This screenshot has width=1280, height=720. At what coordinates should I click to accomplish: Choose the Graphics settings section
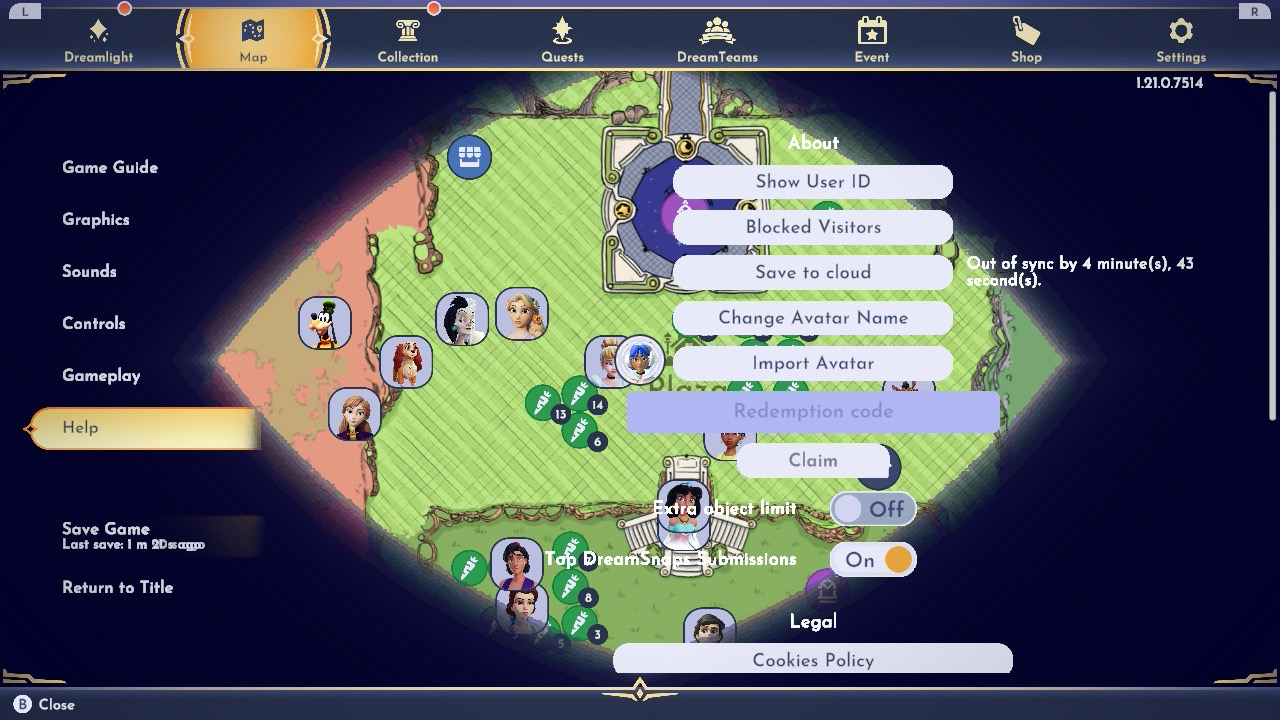pos(96,219)
